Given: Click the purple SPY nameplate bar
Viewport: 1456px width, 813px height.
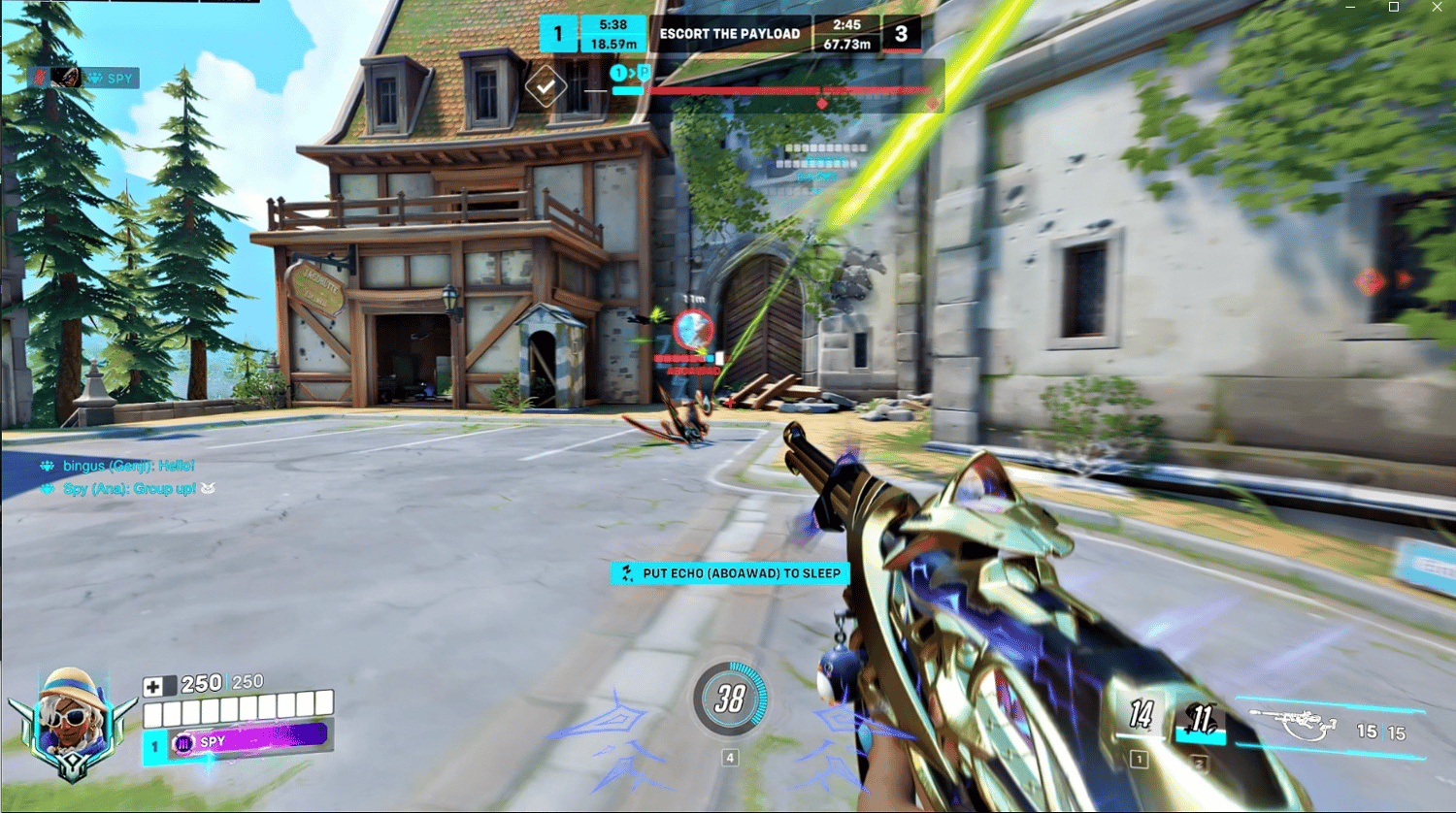Looking at the screenshot, I should coord(250,740).
